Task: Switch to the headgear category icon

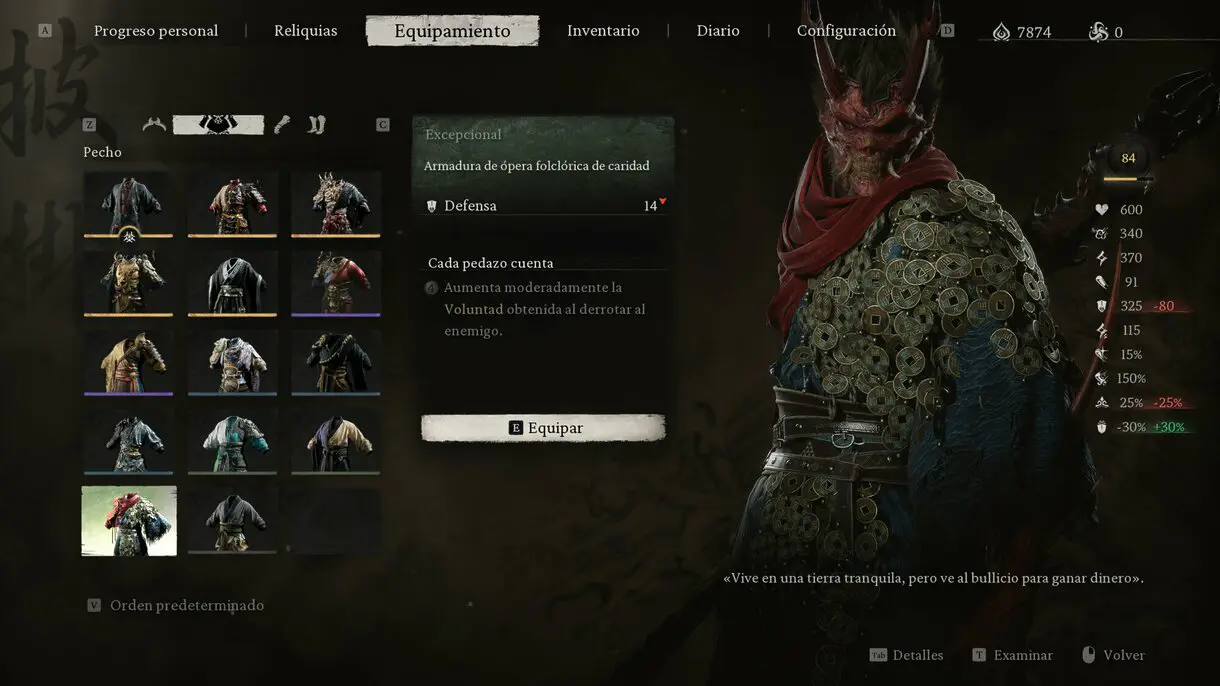Action: (154, 125)
